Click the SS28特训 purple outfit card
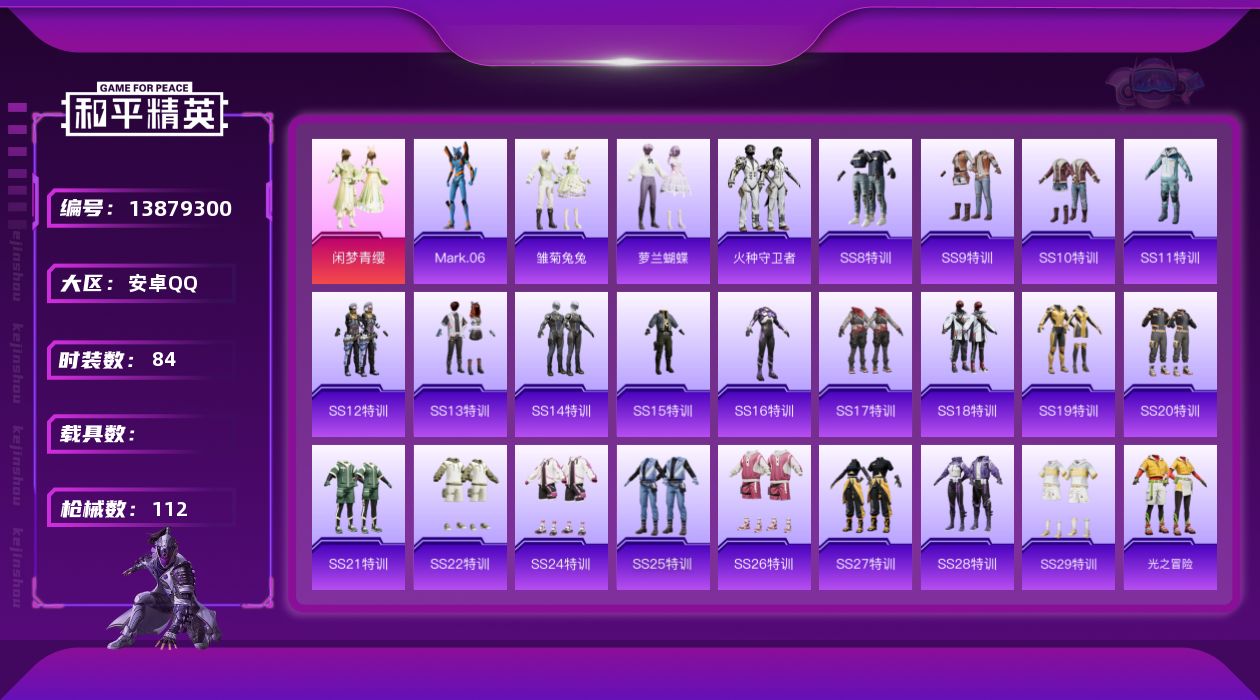Viewport: 1260px width, 700px height. pyautogui.click(x=967, y=517)
